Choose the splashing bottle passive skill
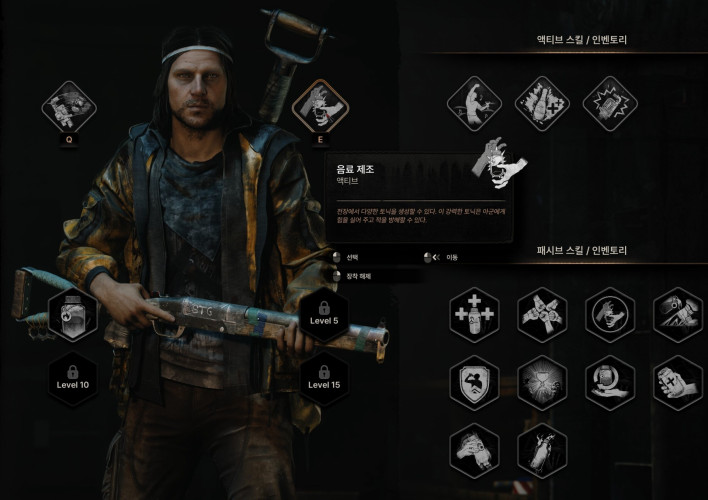The height and width of the screenshot is (500, 708). (x=542, y=449)
